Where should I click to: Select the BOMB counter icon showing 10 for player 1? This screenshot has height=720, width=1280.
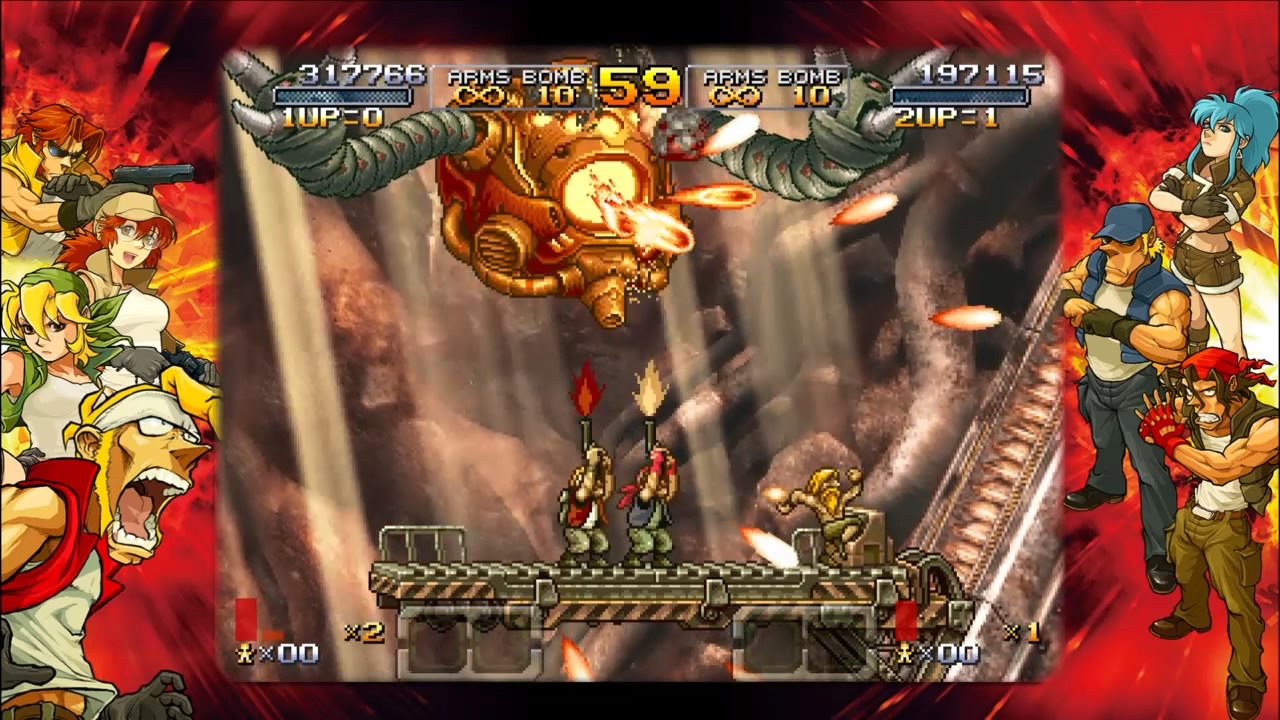pyautogui.click(x=557, y=95)
